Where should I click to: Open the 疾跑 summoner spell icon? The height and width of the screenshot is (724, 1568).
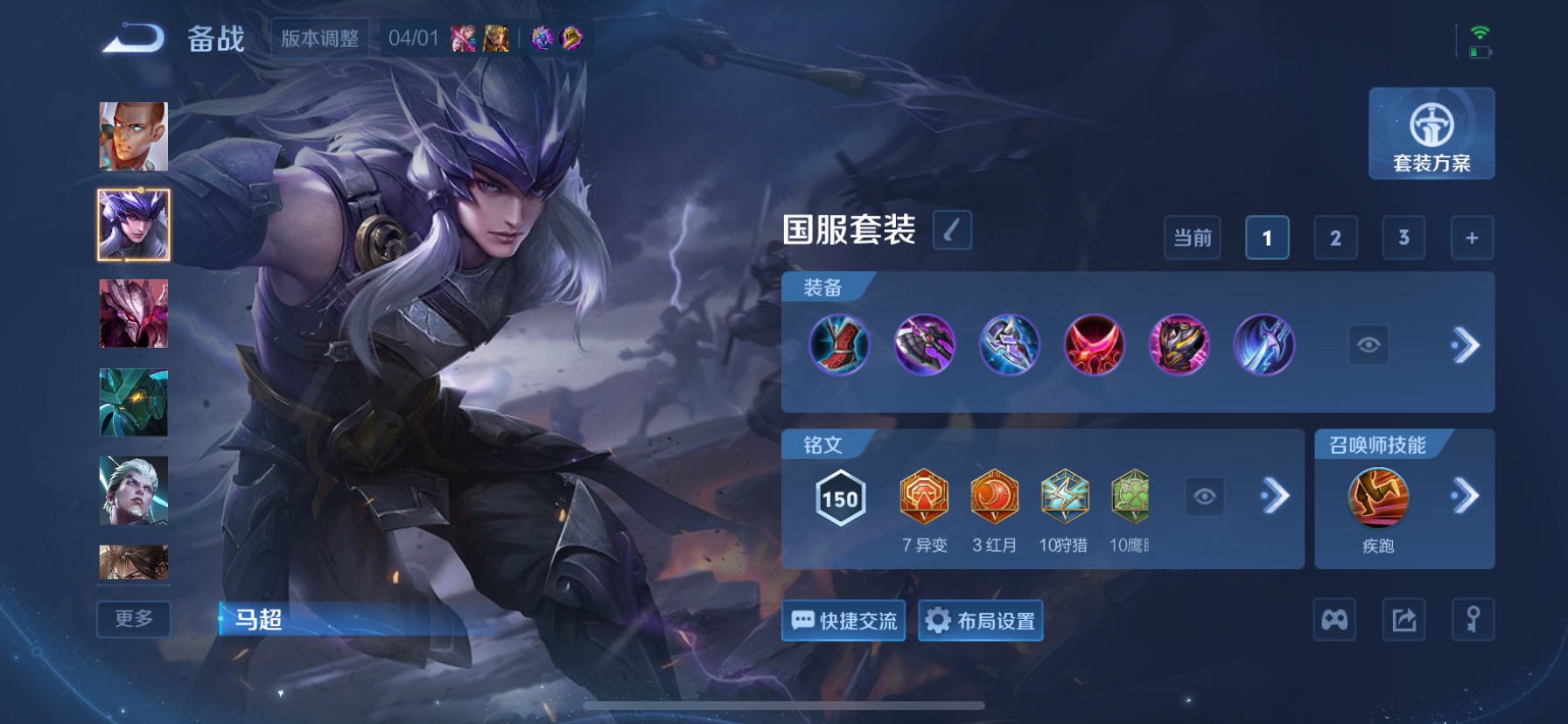[x=1376, y=498]
